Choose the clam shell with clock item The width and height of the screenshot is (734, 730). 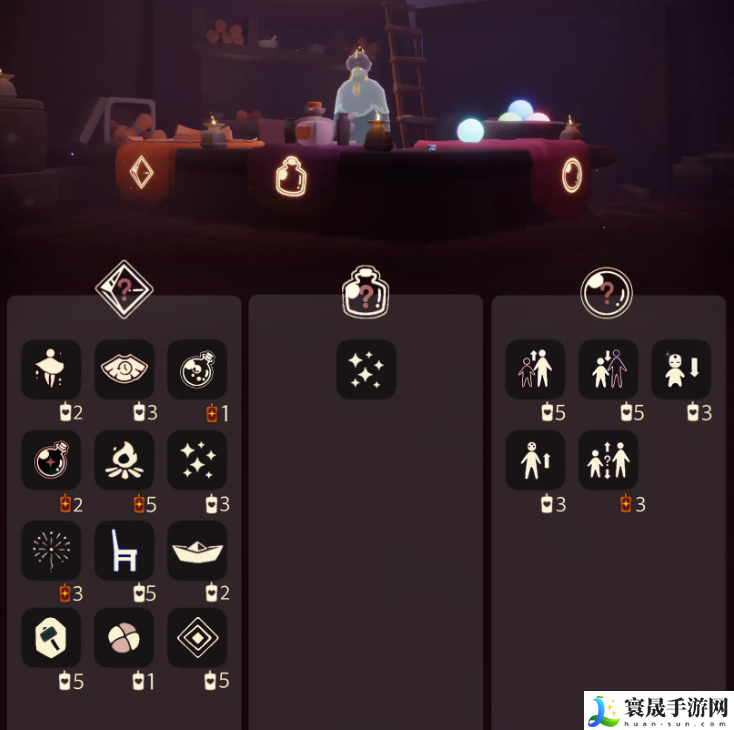124,369
